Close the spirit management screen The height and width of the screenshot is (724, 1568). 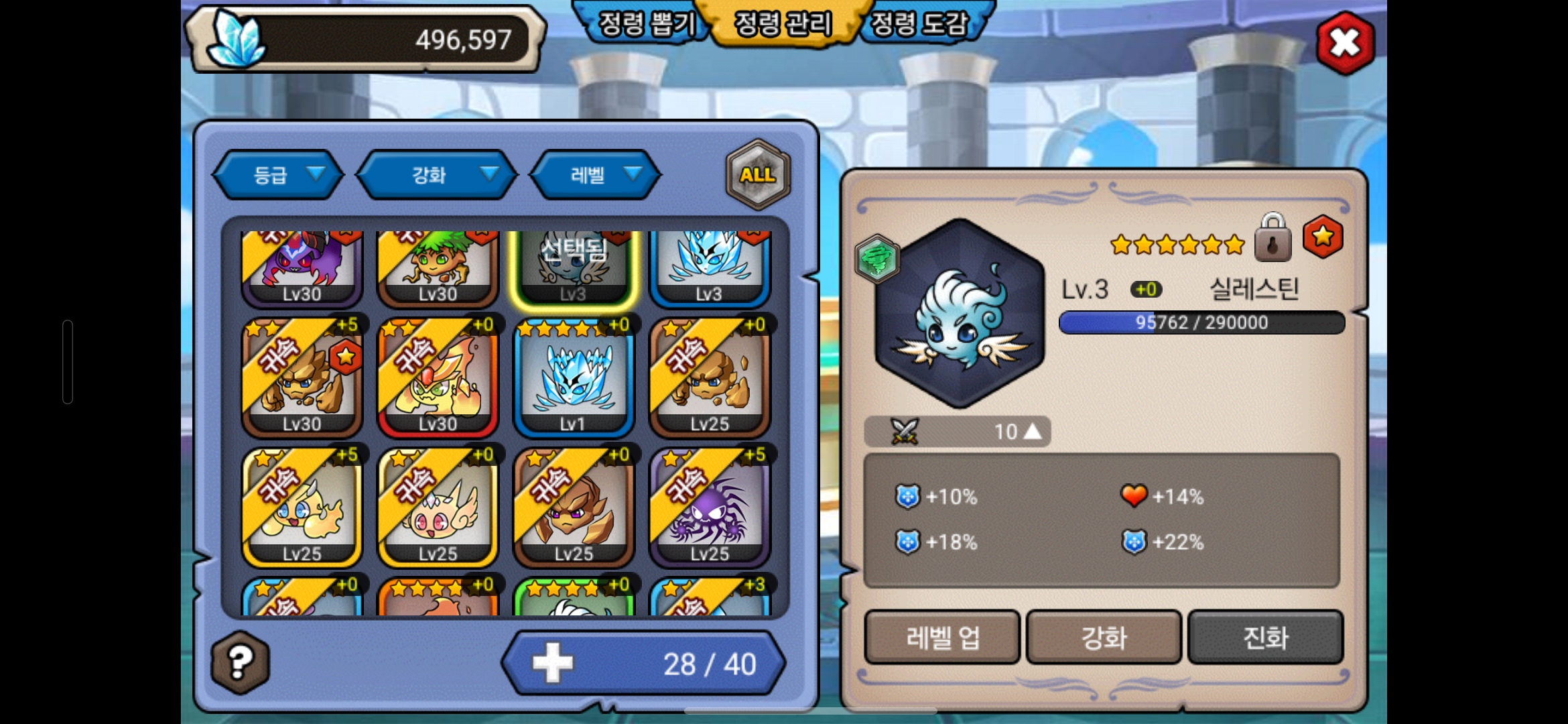[1344, 44]
